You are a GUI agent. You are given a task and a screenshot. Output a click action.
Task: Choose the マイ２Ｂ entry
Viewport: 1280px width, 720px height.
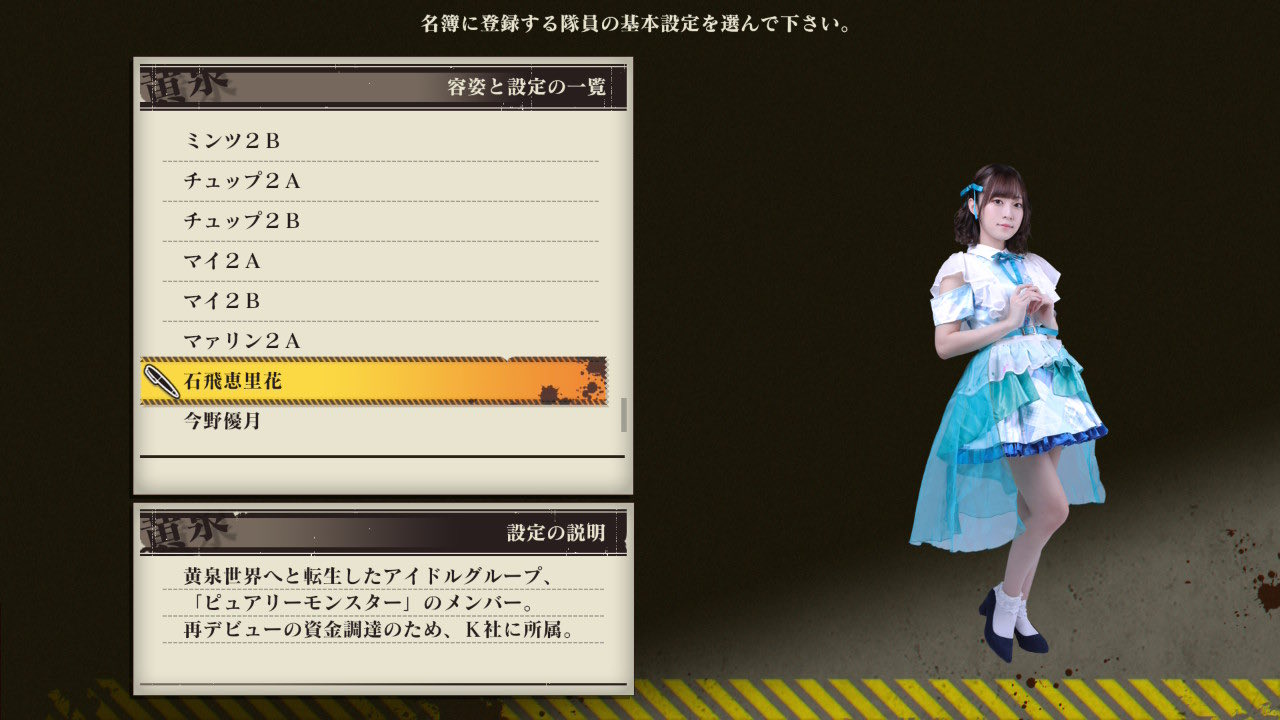(x=380, y=301)
